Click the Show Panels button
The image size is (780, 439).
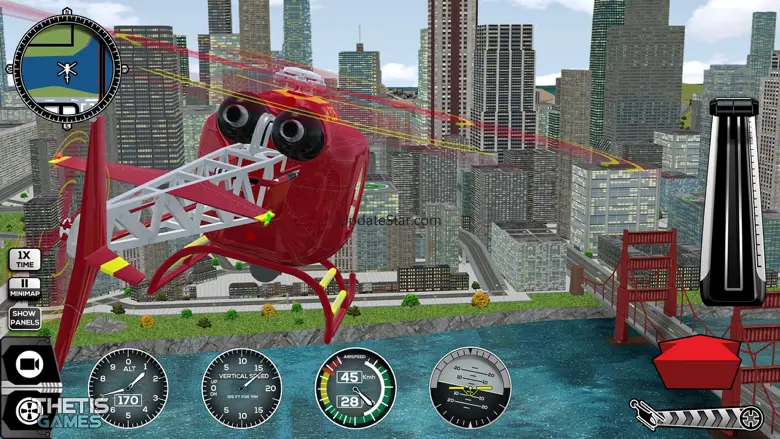[25, 318]
